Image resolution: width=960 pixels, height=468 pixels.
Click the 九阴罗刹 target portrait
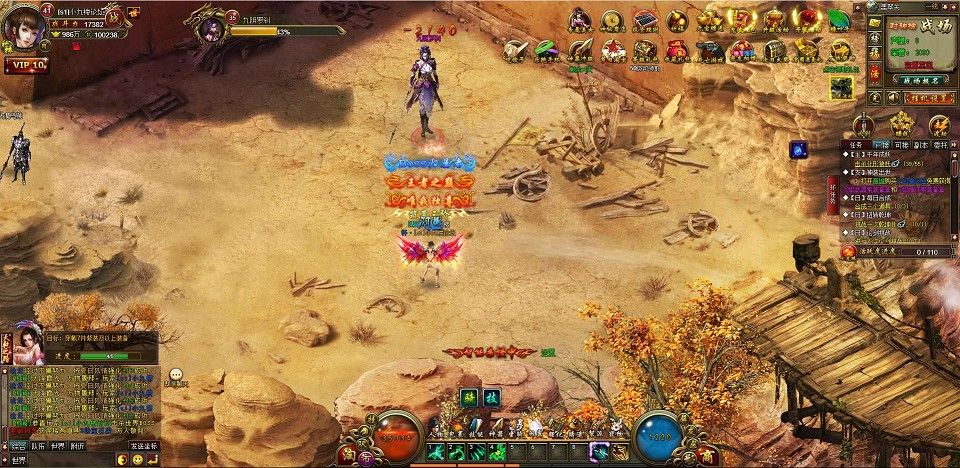(211, 28)
